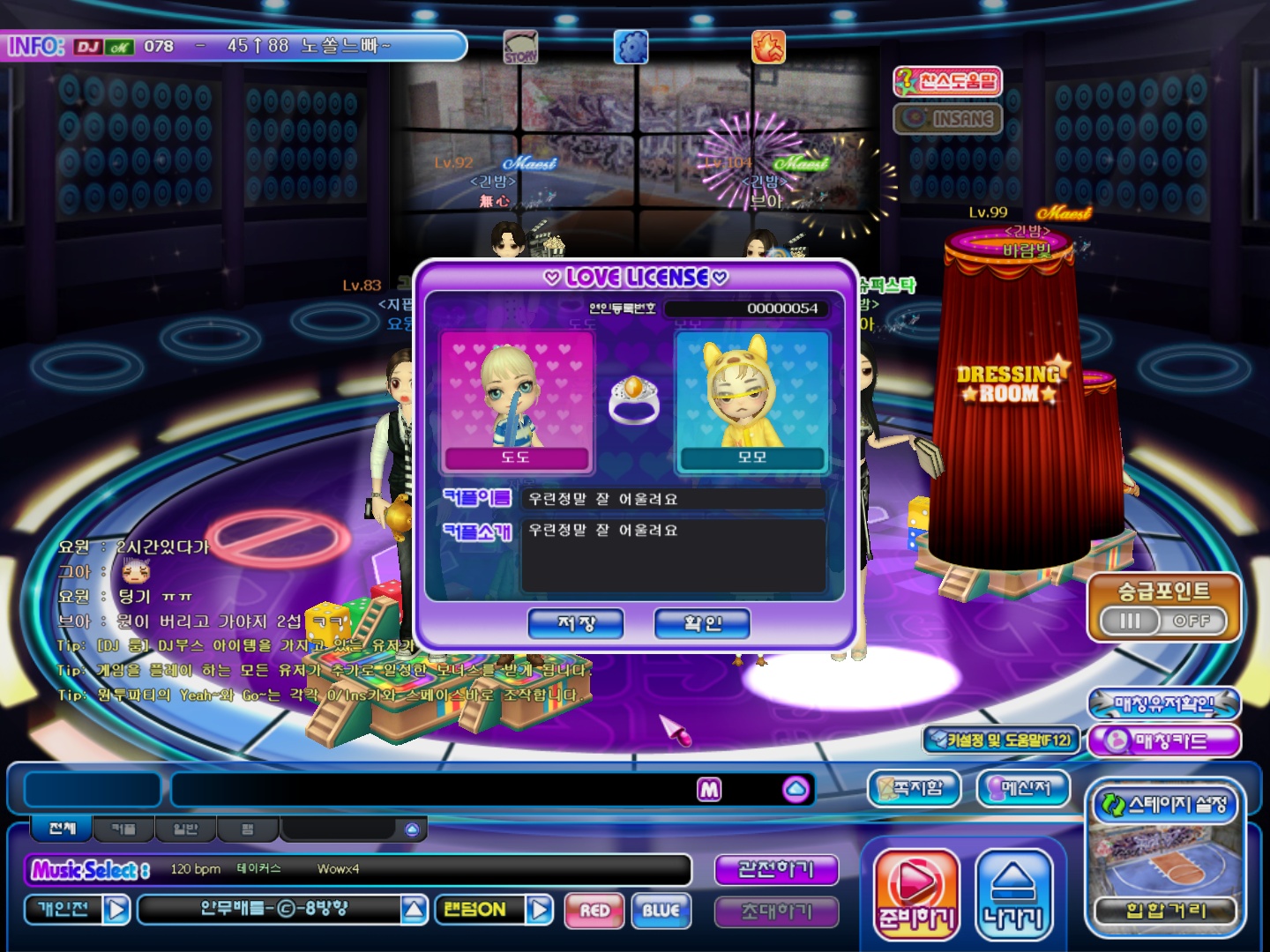
Task: Click the chat text input field
Action: 432,790
